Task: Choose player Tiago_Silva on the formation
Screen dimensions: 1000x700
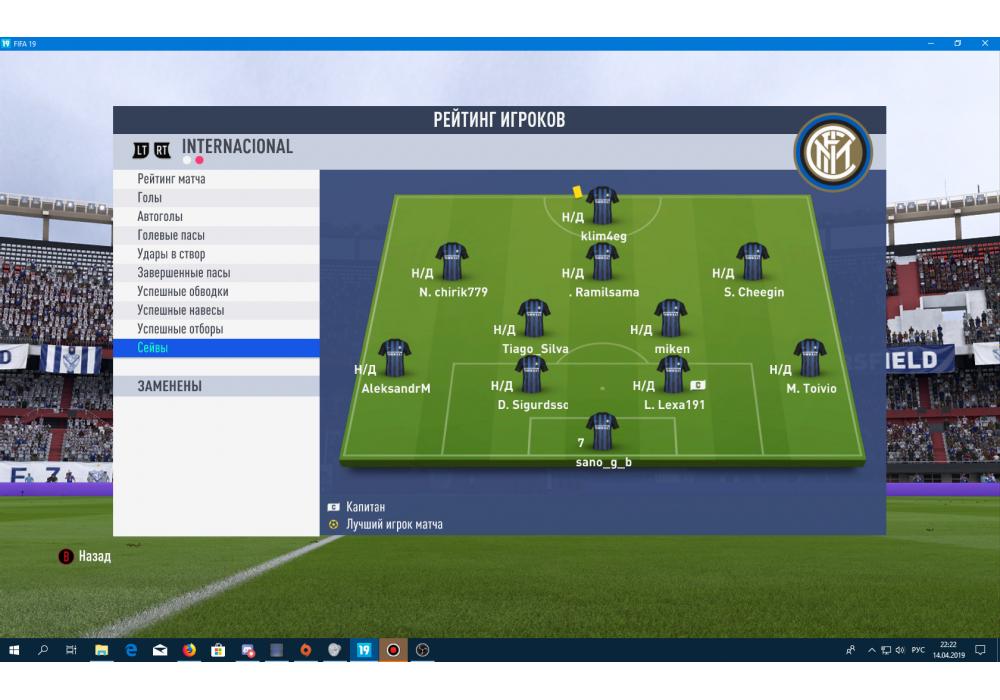Action: tap(533, 318)
